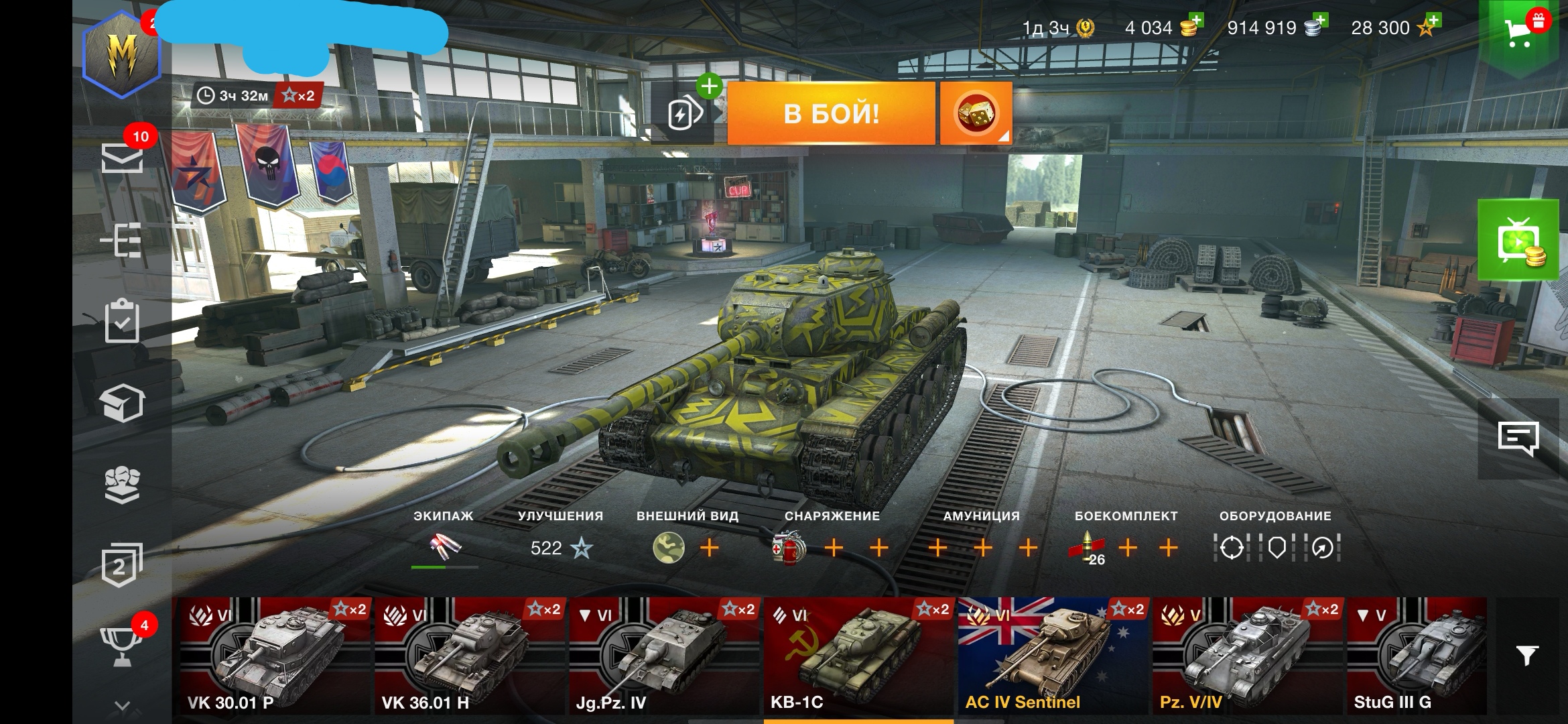Open the tech tree from the left sidebar

[x=123, y=241]
